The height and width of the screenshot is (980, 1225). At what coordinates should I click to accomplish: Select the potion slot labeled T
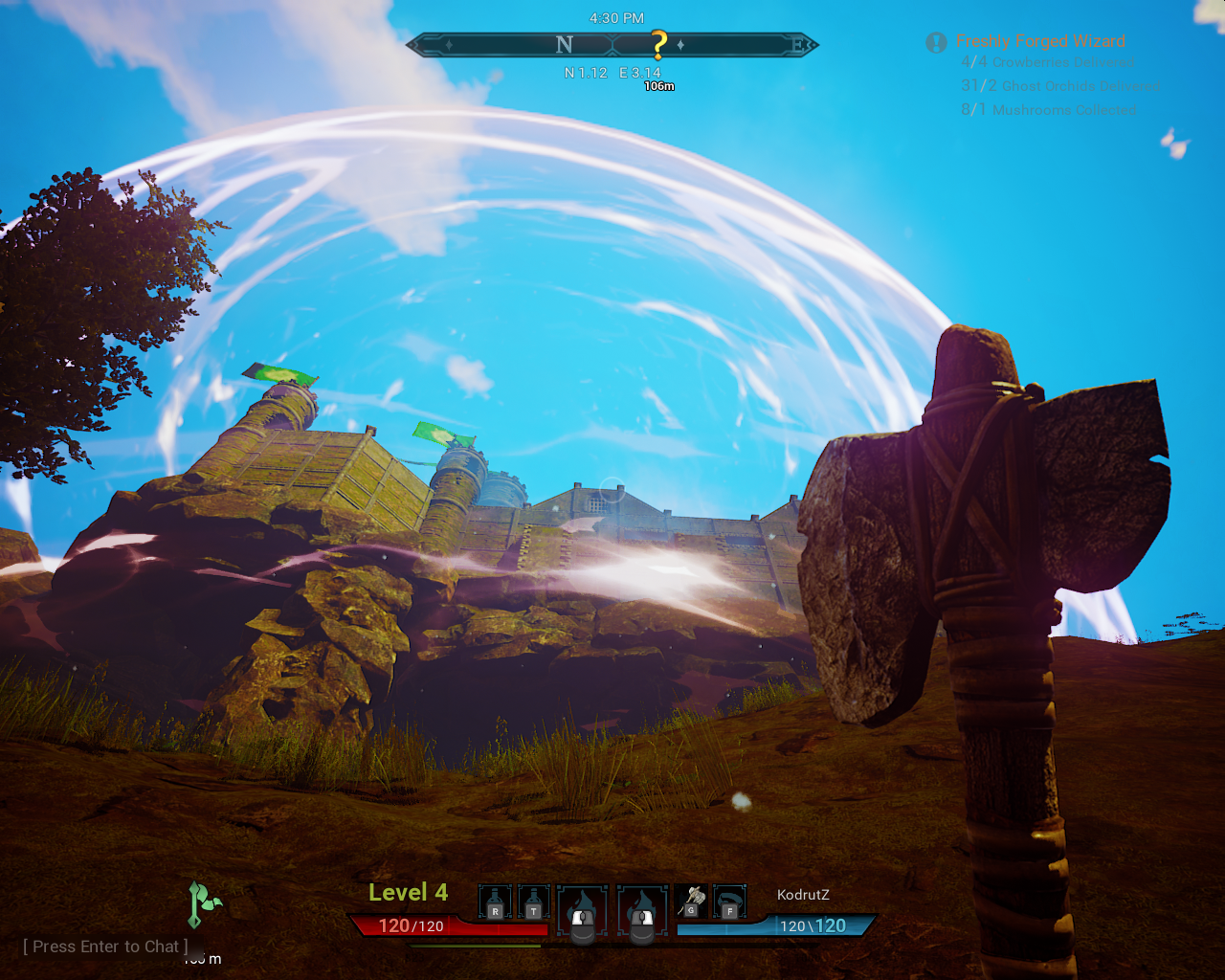[x=534, y=902]
